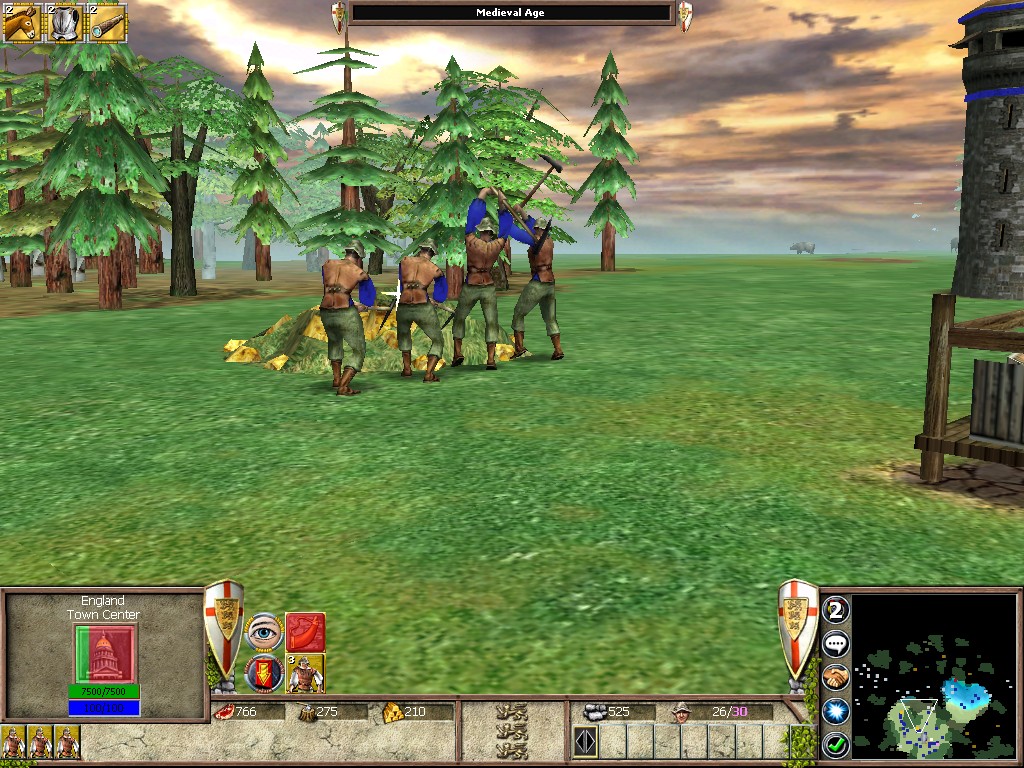Image resolution: width=1024 pixels, height=768 pixels.
Task: Click the blue starburst flare button
Action: [836, 711]
